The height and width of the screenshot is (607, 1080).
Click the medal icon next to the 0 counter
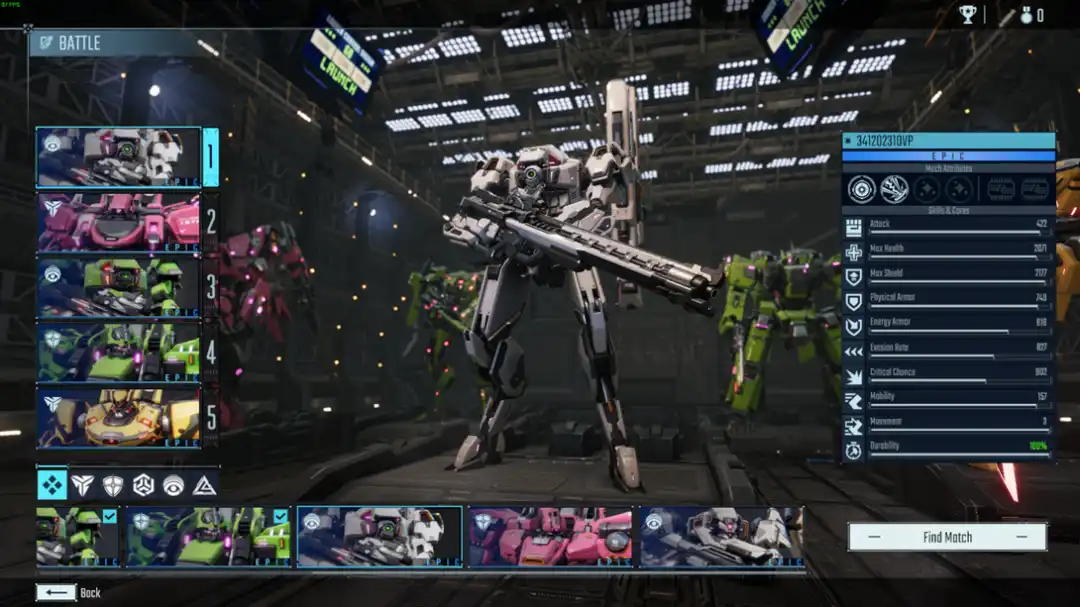1026,15
